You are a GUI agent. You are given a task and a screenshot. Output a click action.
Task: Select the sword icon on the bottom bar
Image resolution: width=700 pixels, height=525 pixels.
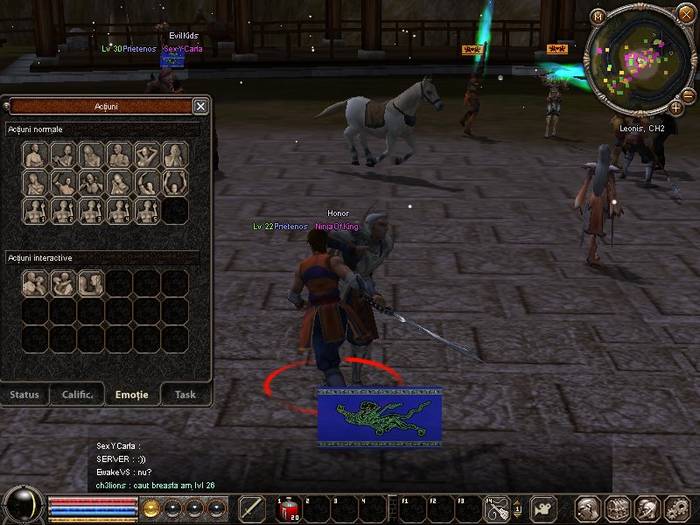tap(253, 509)
